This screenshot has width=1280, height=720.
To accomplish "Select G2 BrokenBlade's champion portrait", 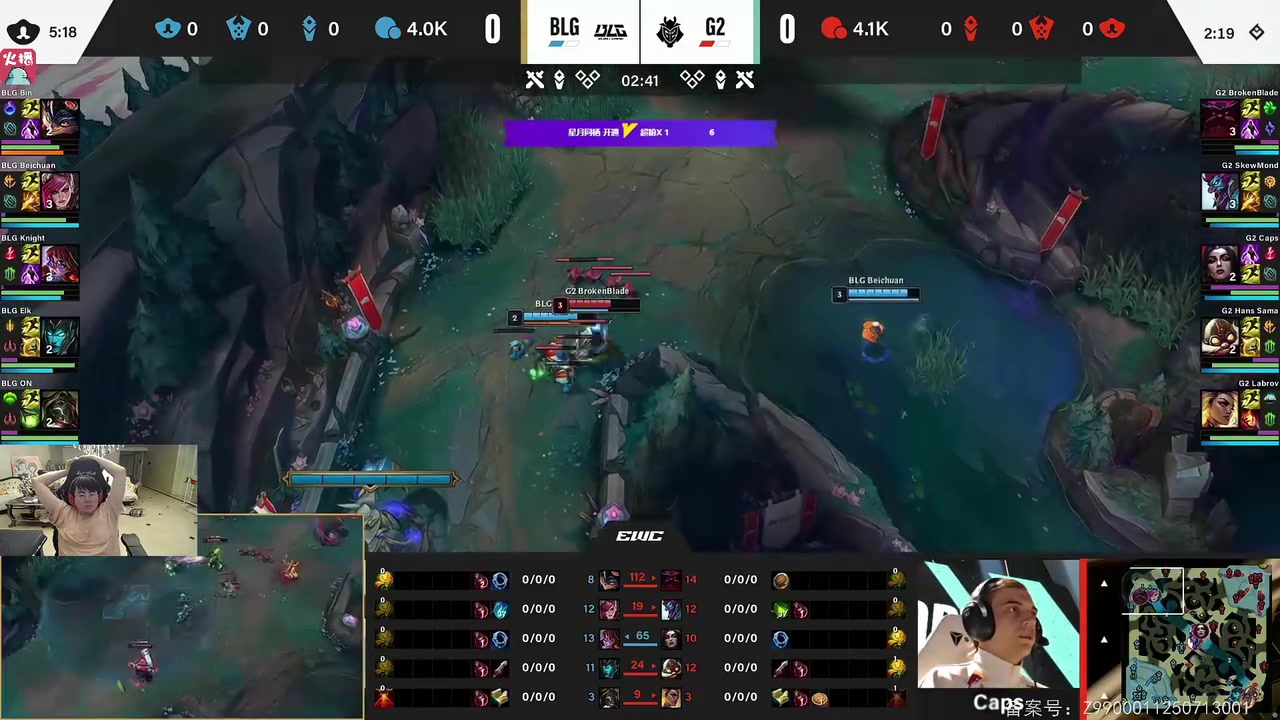I will point(1220,118).
